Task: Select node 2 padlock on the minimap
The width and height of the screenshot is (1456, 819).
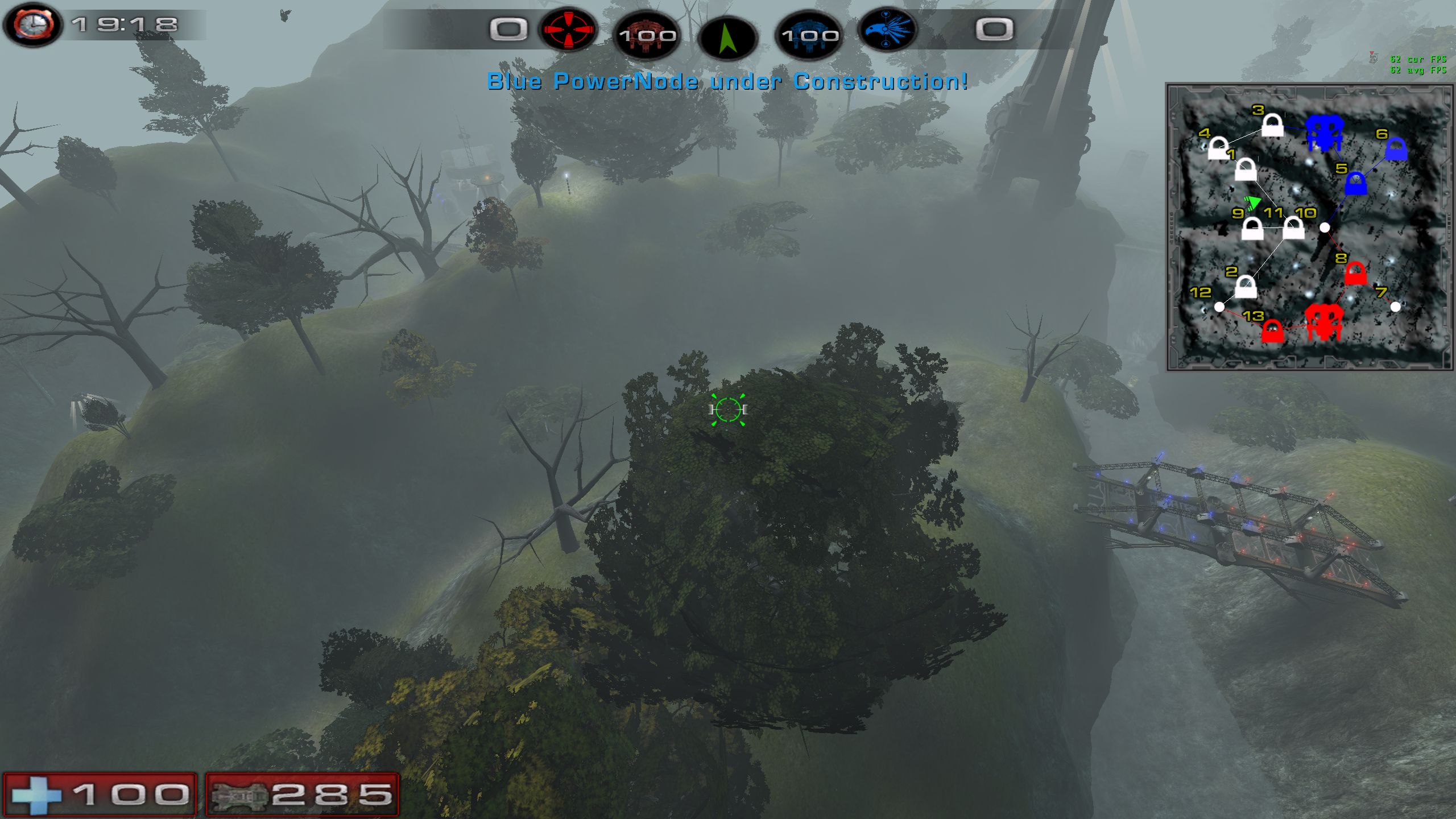Action: 1246,287
